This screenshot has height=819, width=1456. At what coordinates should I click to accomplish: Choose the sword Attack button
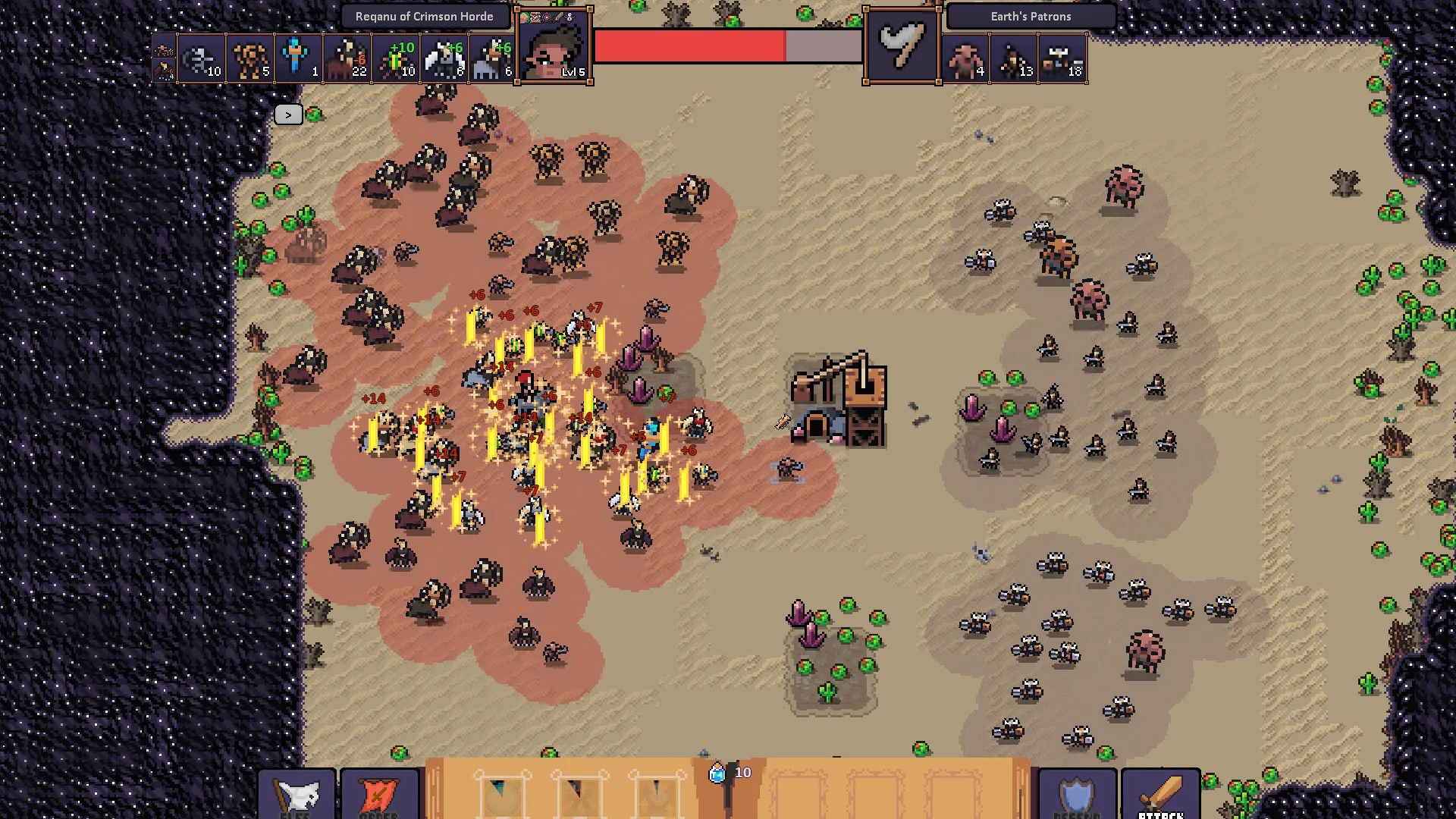coord(1160,794)
